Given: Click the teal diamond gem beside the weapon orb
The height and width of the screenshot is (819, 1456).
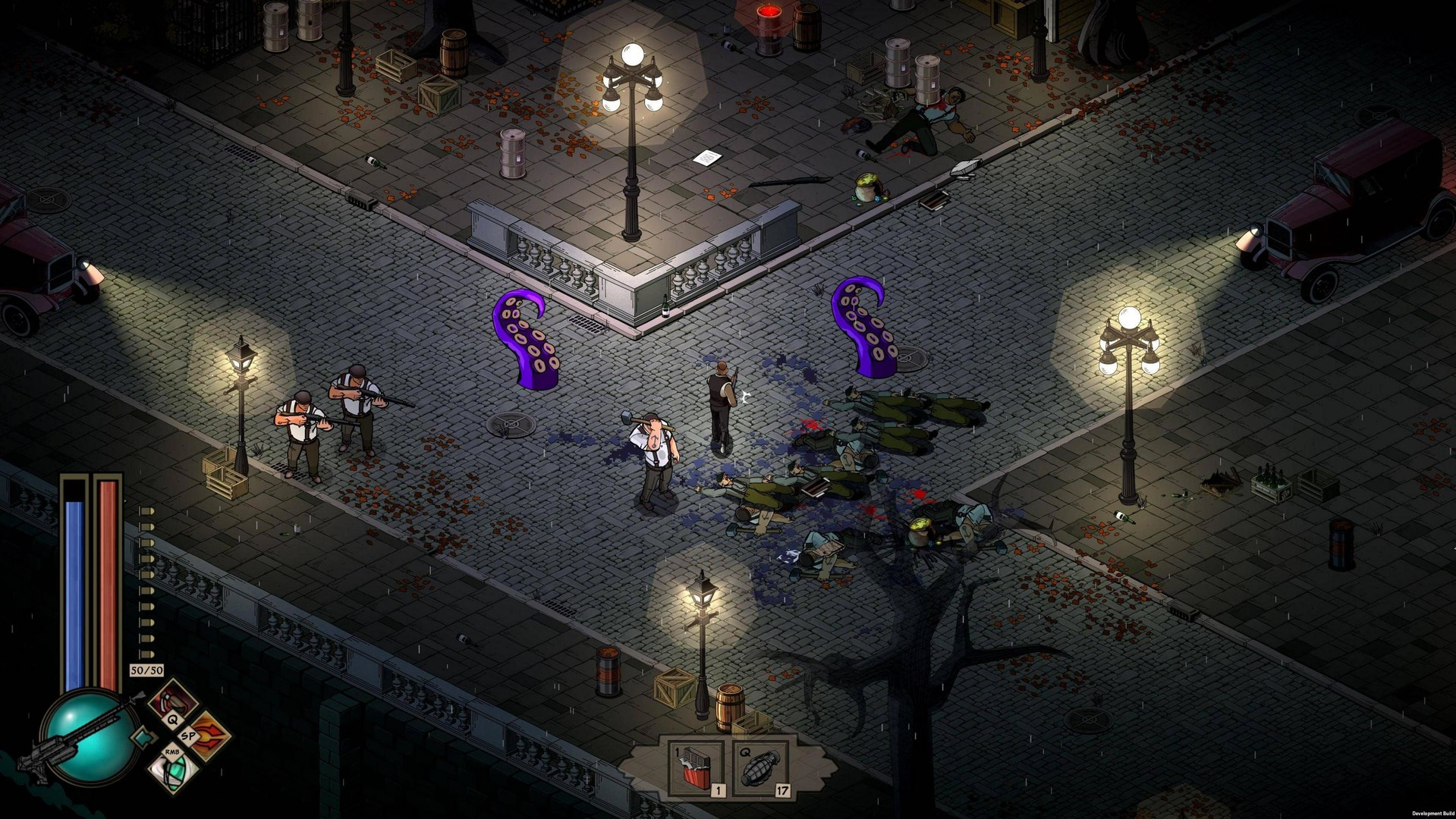Looking at the screenshot, I should click(x=143, y=738).
